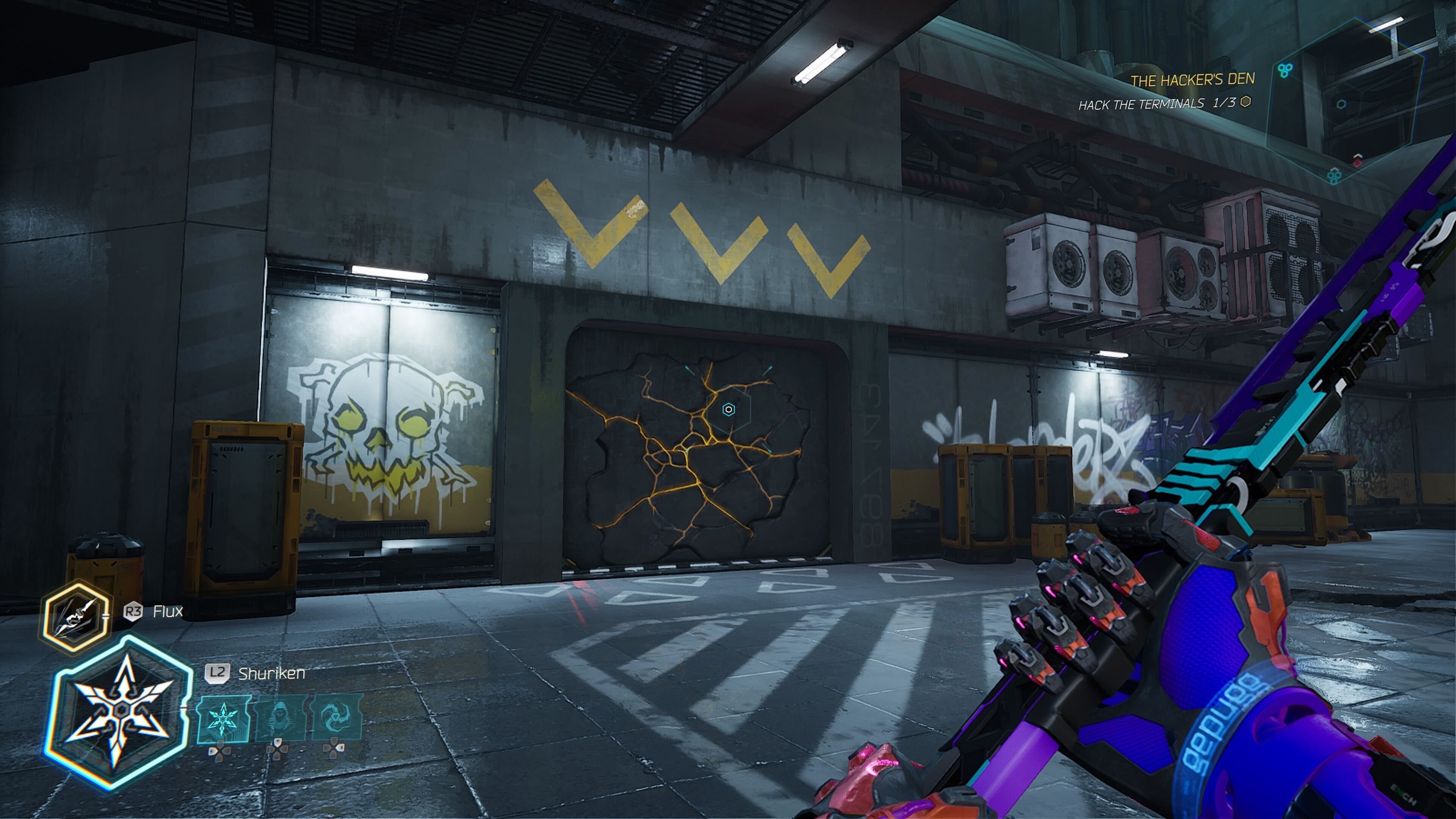Select the red diamond marker on minimap

pyautogui.click(x=1357, y=163)
